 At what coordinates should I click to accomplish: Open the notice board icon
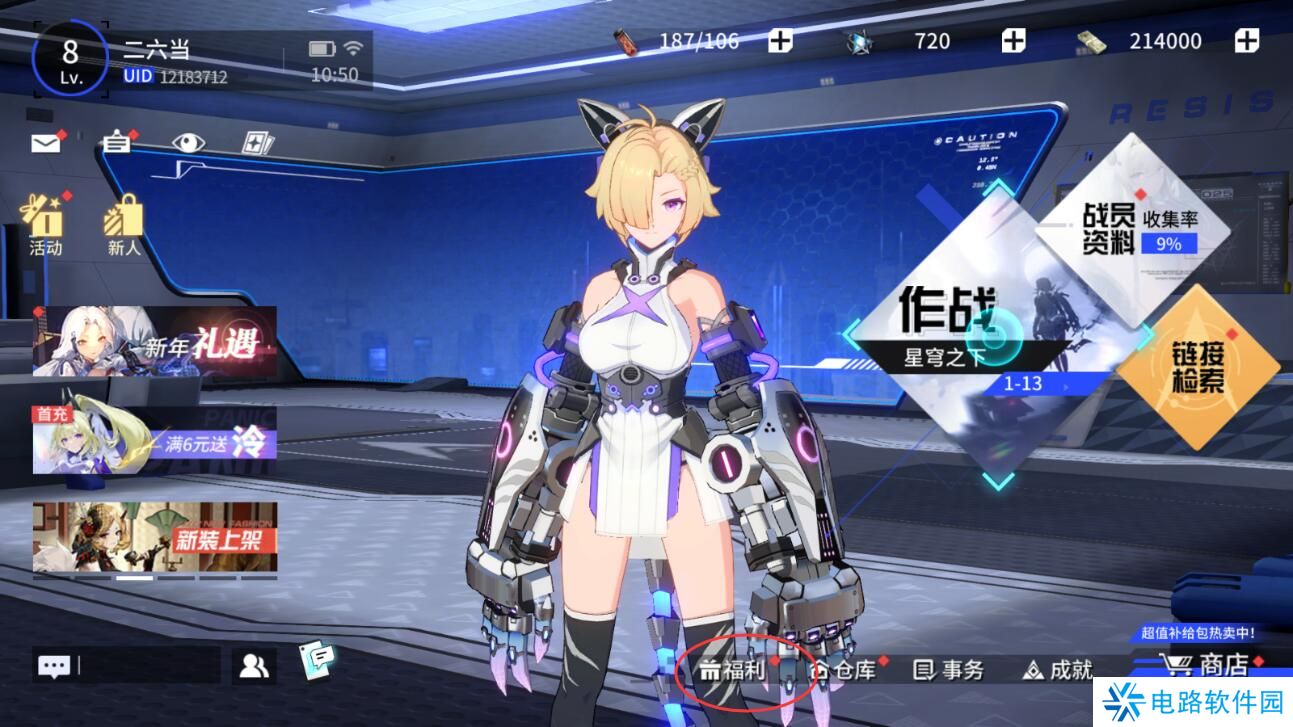click(117, 142)
